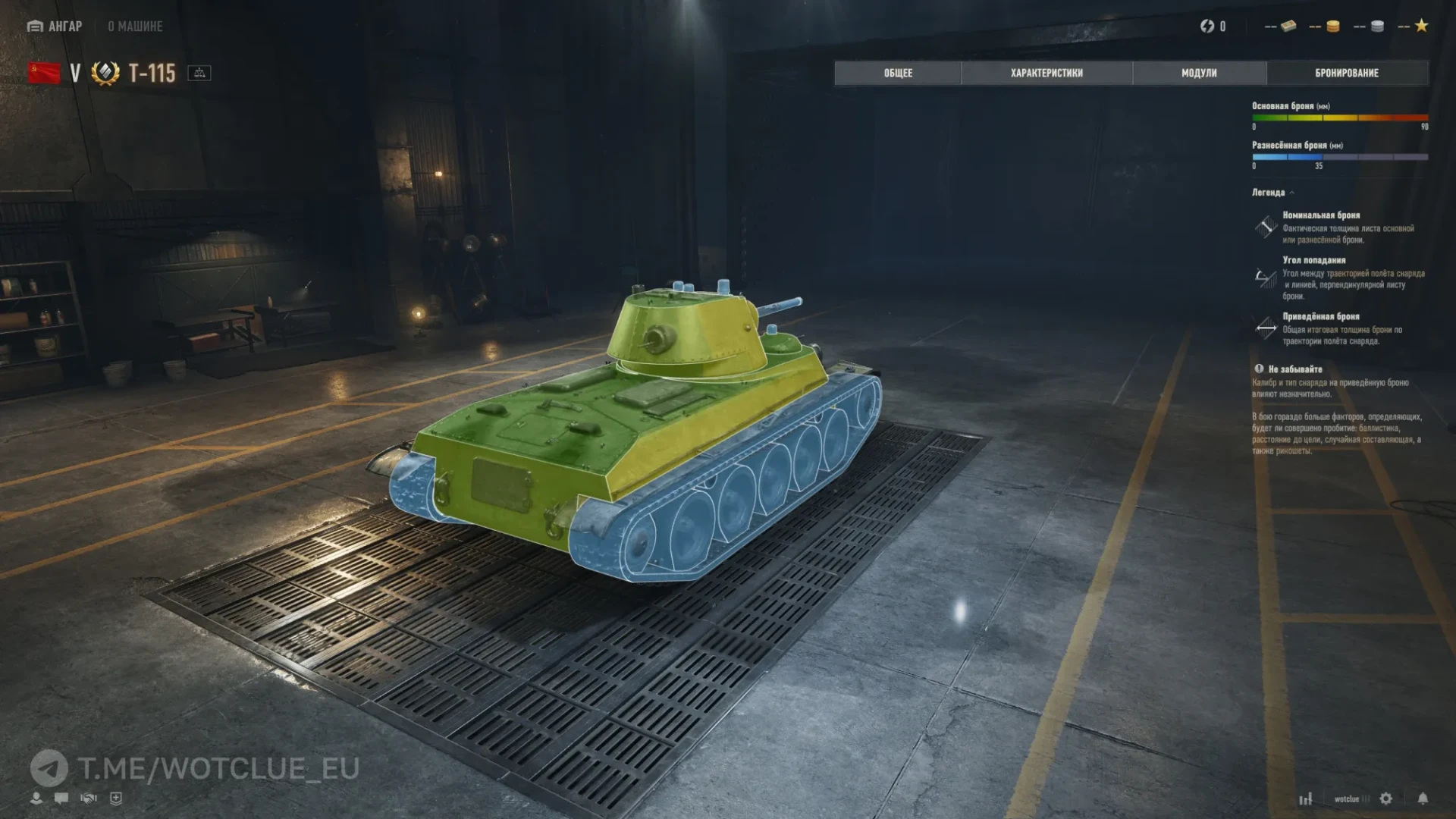The height and width of the screenshot is (819, 1456).
Task: Click the free experience star icon
Action: point(1420,26)
